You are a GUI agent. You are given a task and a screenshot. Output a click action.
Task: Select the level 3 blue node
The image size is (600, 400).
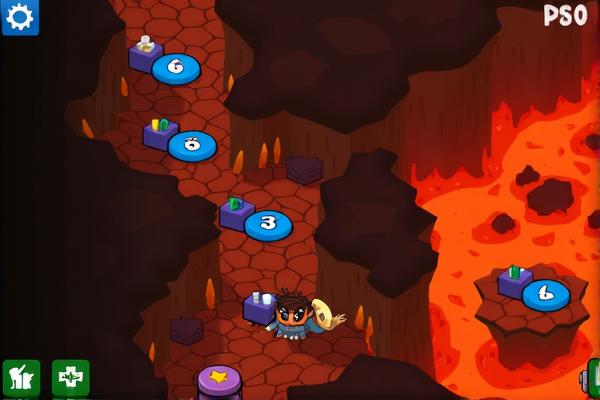click(x=267, y=224)
